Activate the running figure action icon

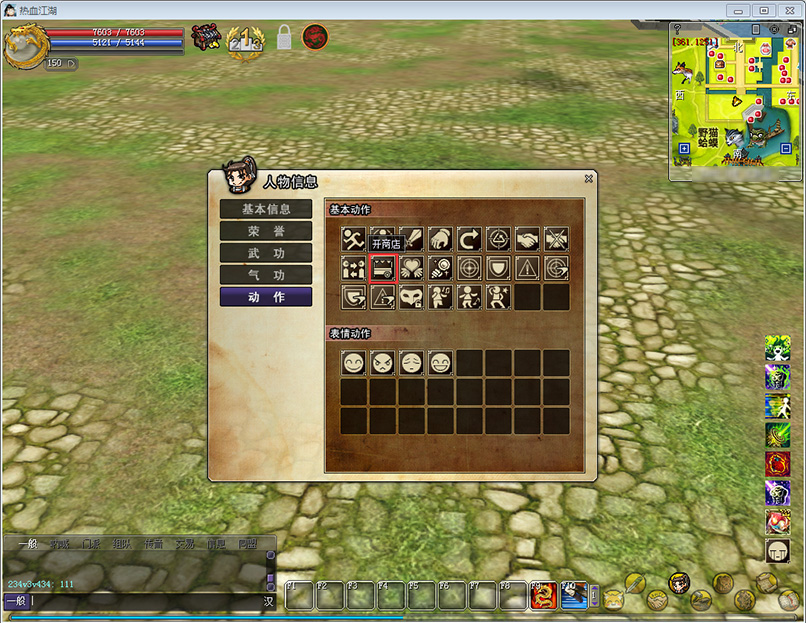[353, 239]
